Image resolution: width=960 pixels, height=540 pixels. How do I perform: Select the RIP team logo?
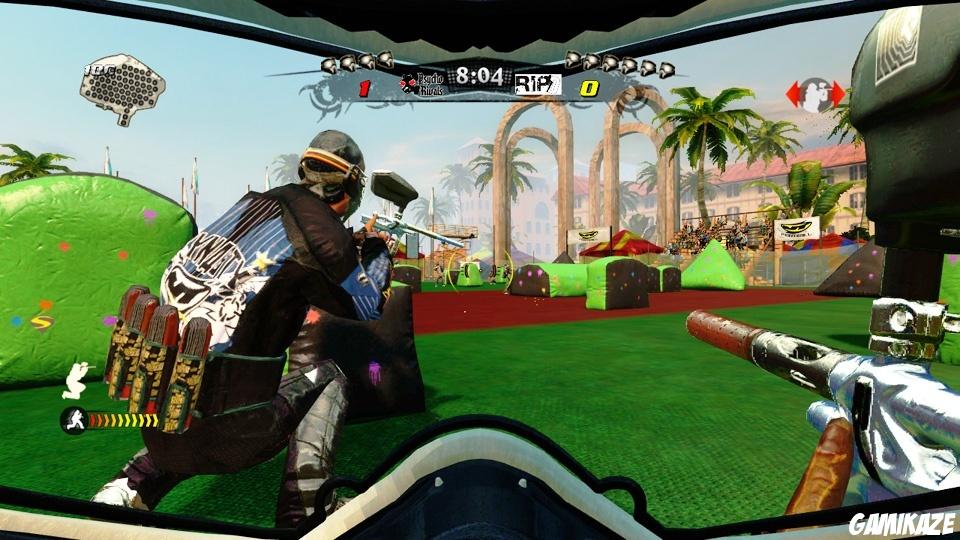point(537,85)
